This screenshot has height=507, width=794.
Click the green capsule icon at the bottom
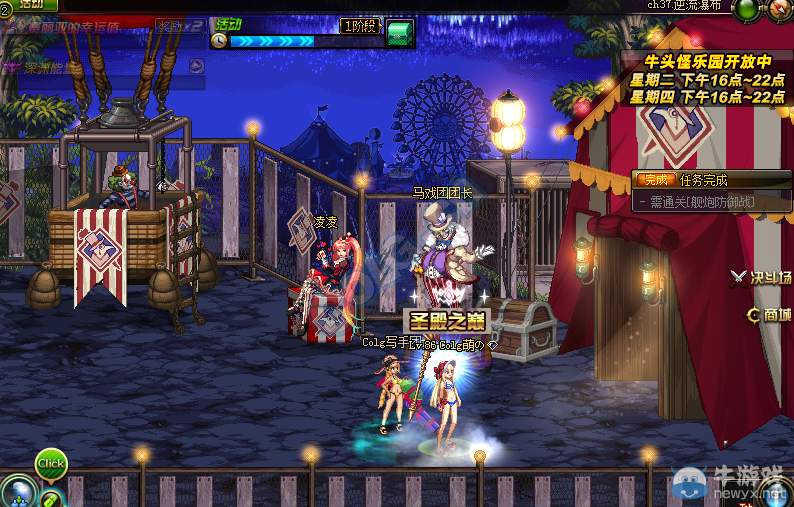click(51, 498)
